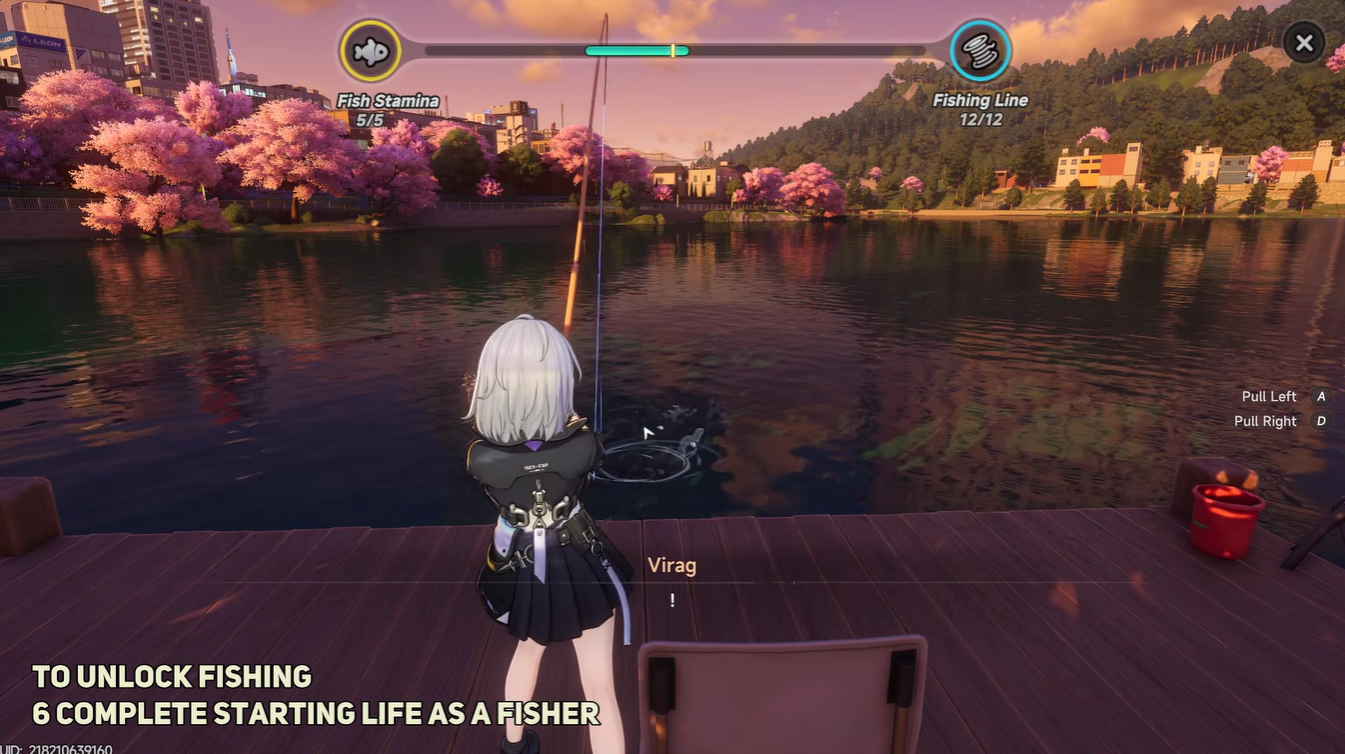
Task: Click the TO UNLOCK FISHING caption text
Action: [170, 675]
